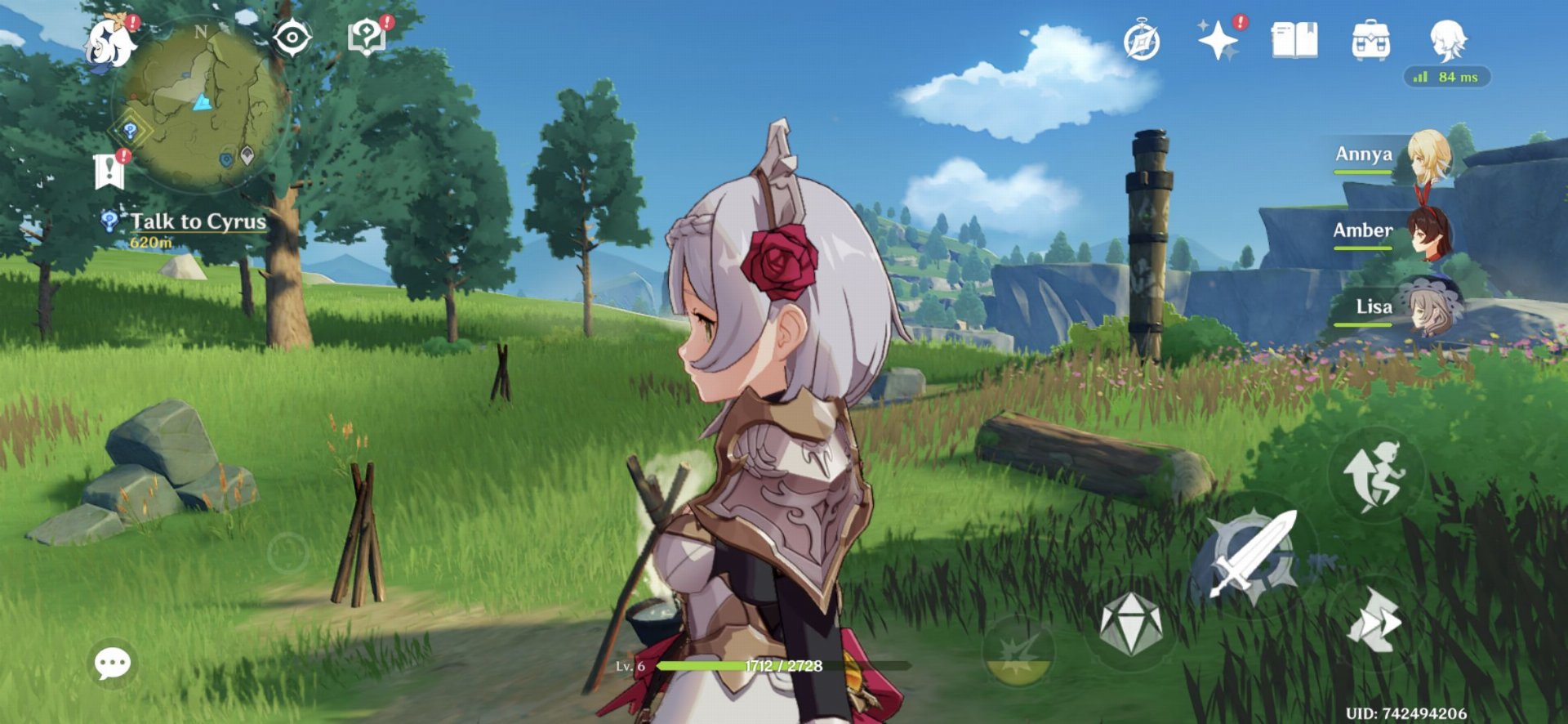
Task: Open the Adventurer Handbook book icon
Action: (x=1294, y=40)
